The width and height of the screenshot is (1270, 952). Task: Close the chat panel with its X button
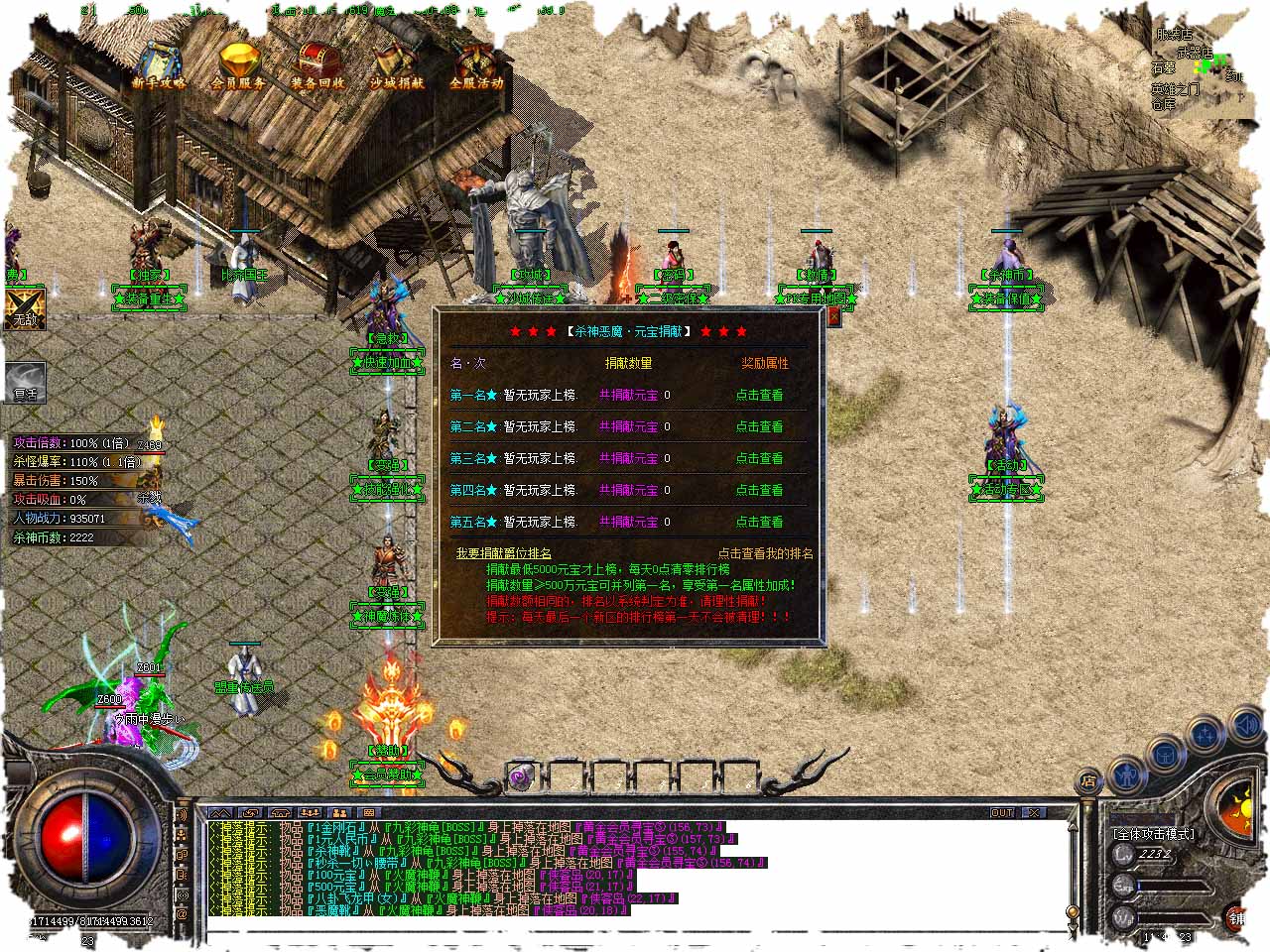1035,812
